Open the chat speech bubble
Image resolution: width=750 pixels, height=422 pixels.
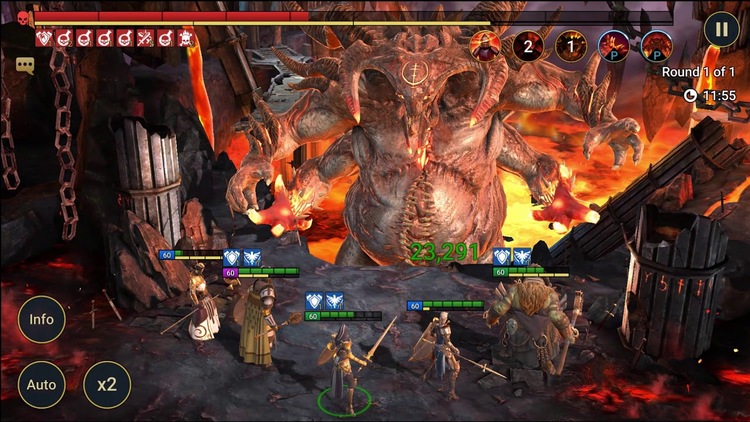point(25,65)
